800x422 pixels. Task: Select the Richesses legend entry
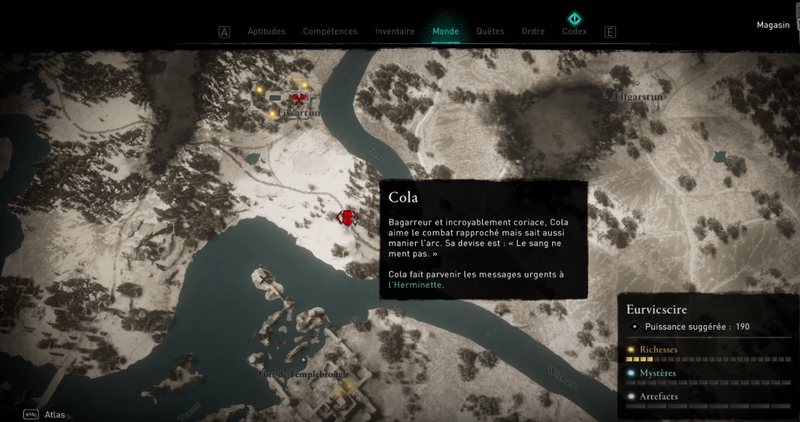[658, 349]
